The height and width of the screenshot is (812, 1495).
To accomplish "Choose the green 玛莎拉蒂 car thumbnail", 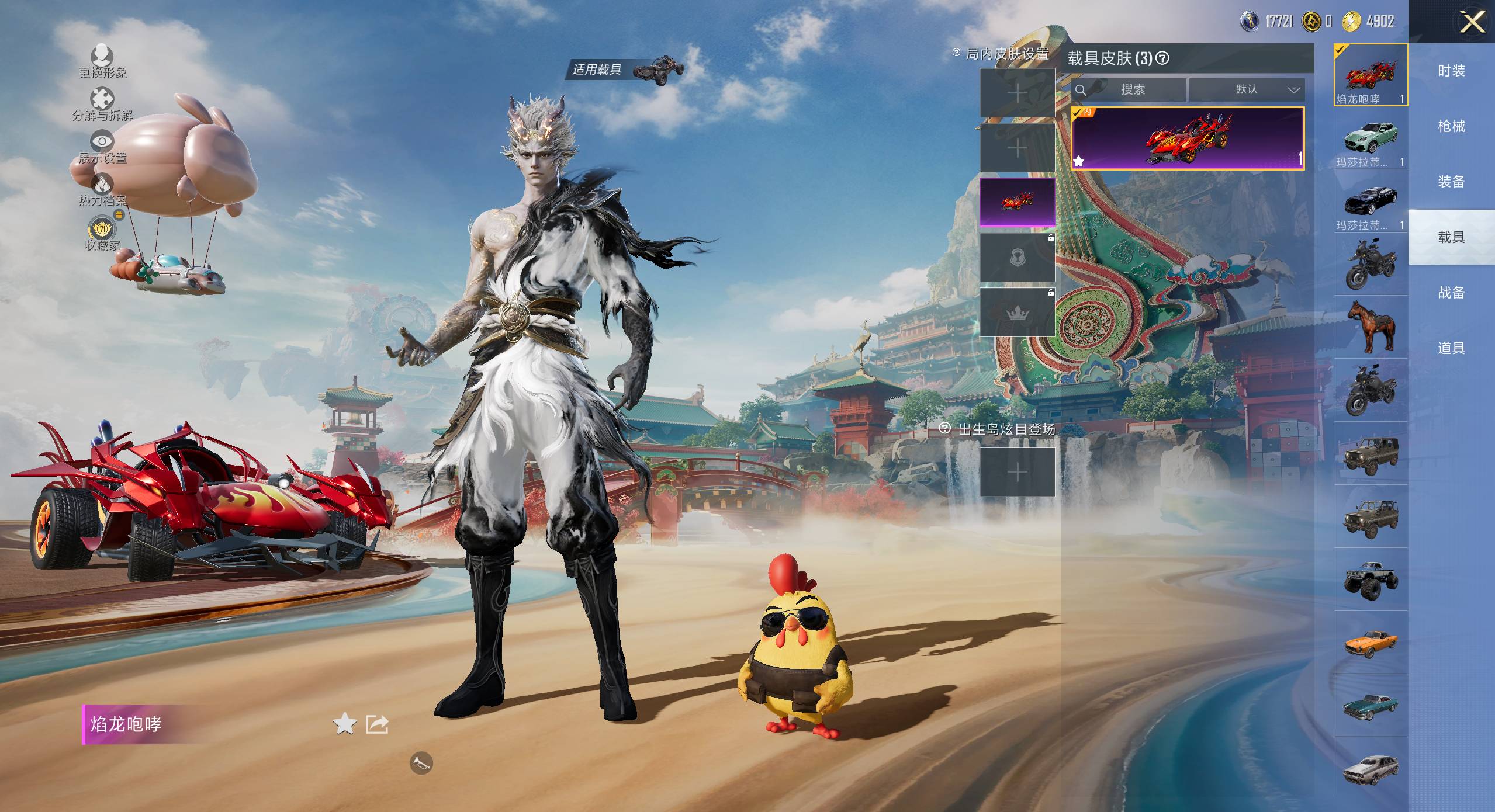I will [x=1370, y=139].
